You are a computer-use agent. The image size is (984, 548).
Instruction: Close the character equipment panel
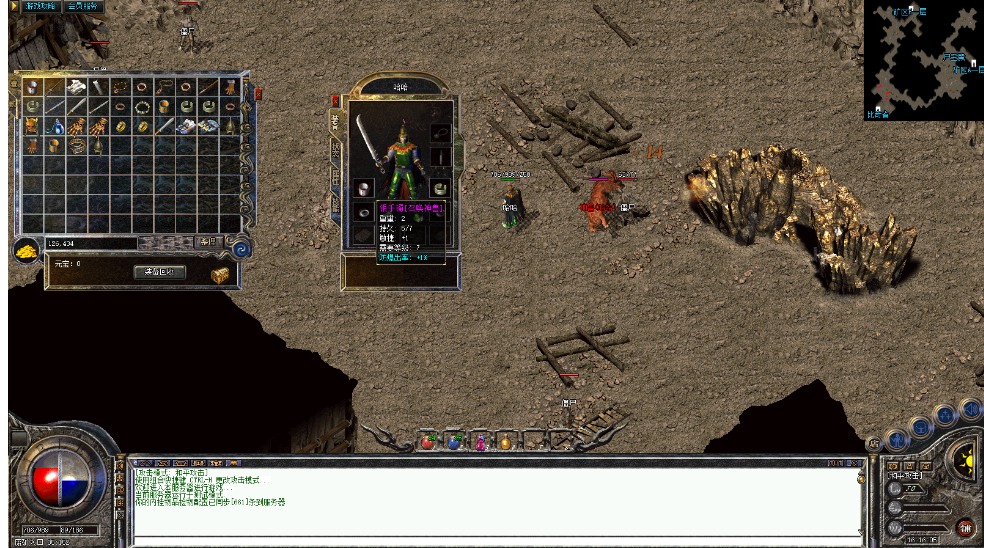335,101
